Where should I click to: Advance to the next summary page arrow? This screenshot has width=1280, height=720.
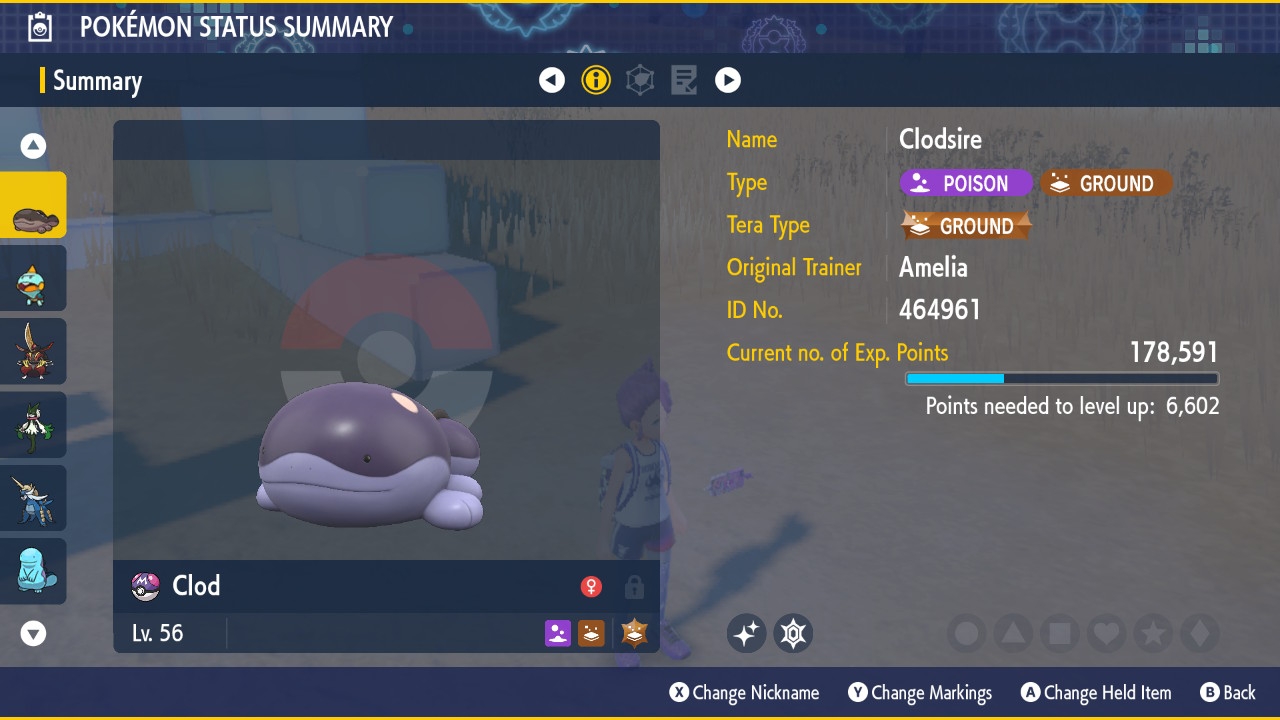click(x=728, y=80)
